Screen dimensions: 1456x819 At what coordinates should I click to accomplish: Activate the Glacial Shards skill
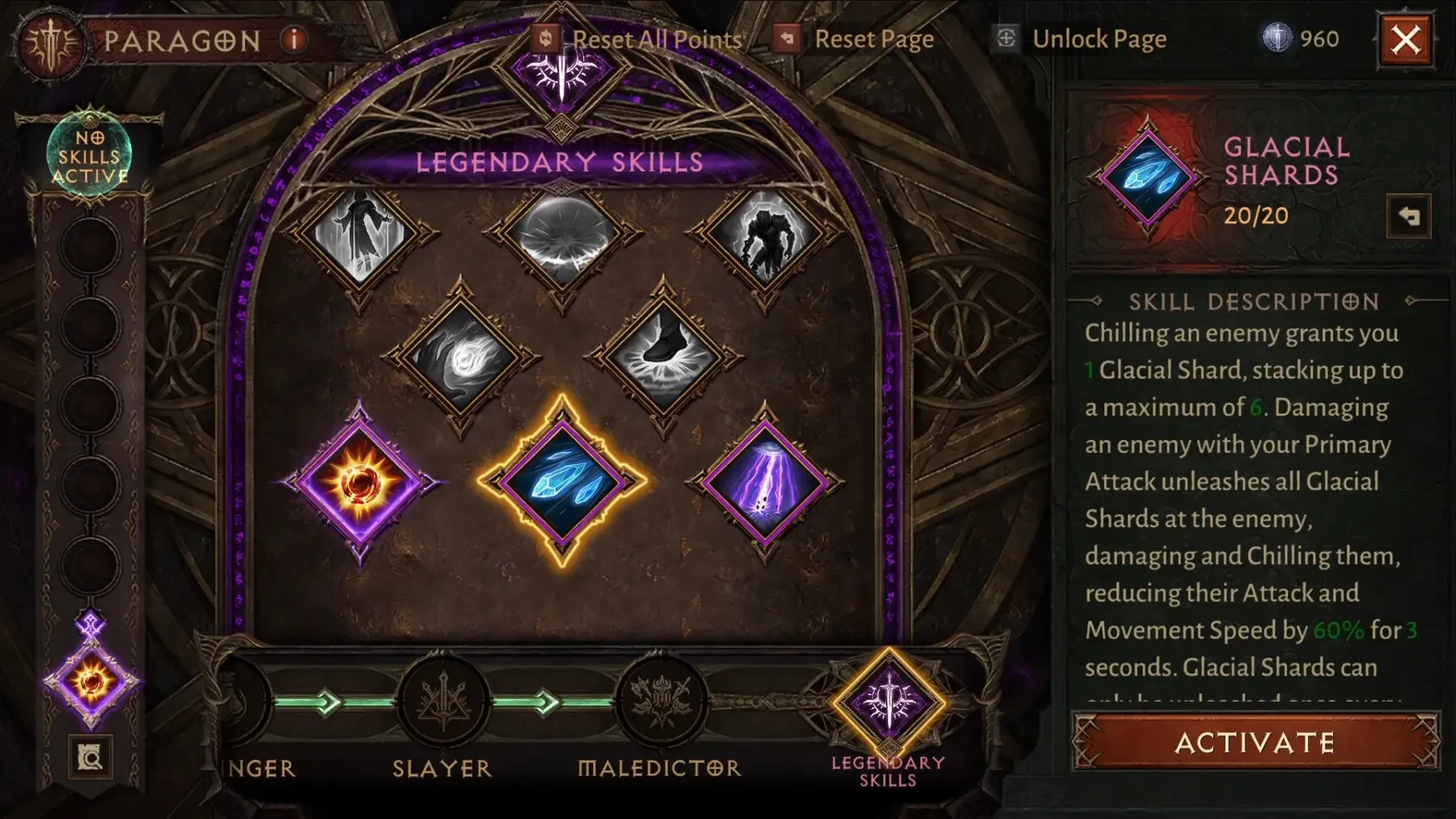tap(1255, 741)
